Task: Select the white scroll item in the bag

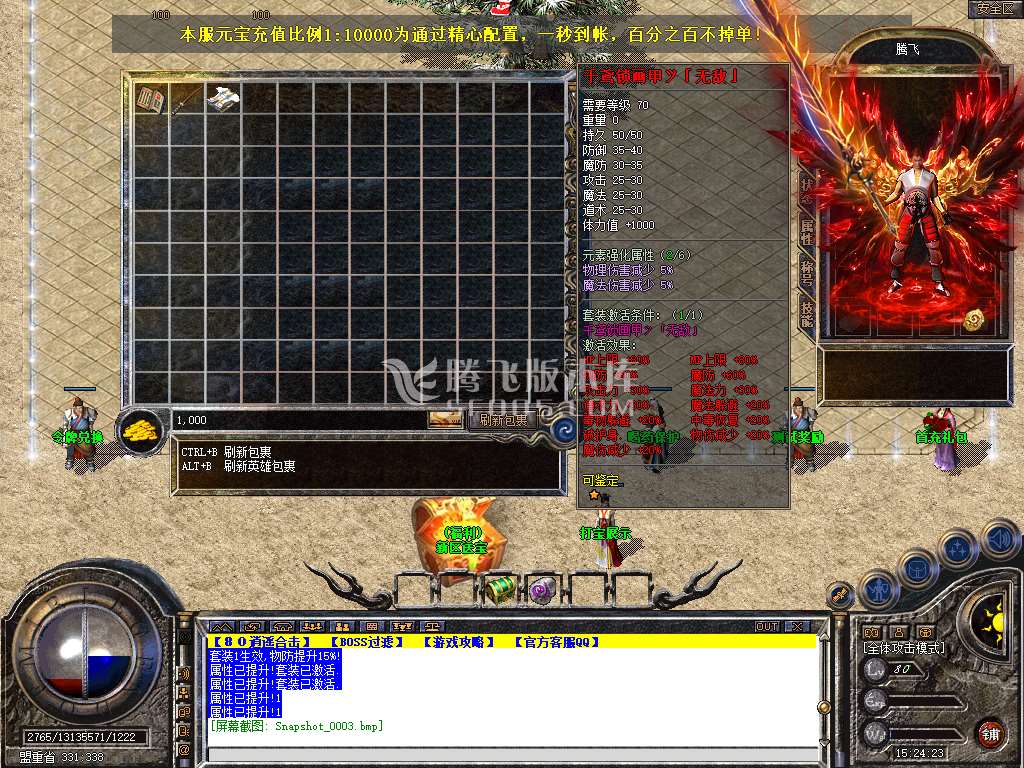Action: tap(222, 98)
